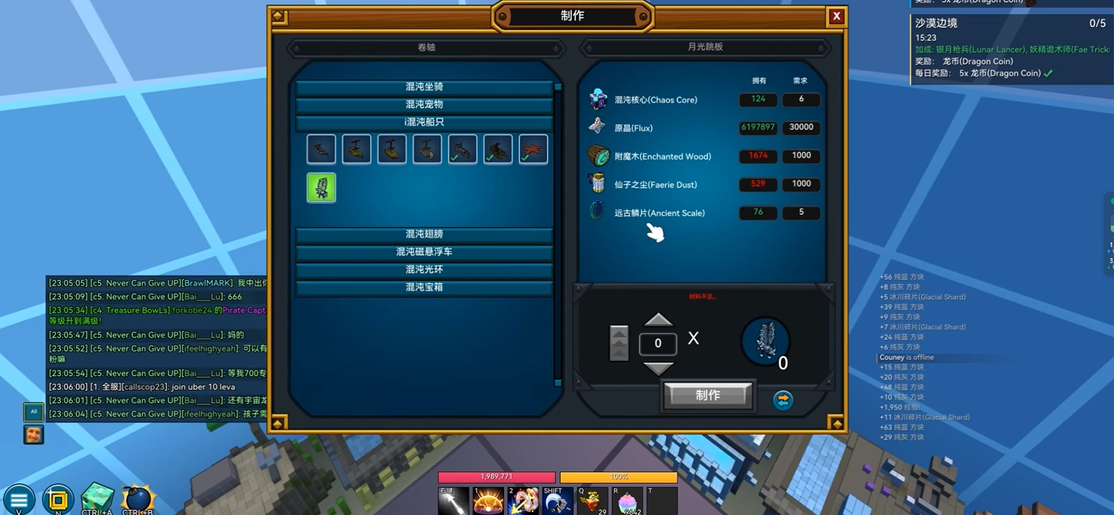Screen dimensions: 1114x515
Task: Expand the 混沌坐骑 recipe category
Action: click(x=424, y=87)
